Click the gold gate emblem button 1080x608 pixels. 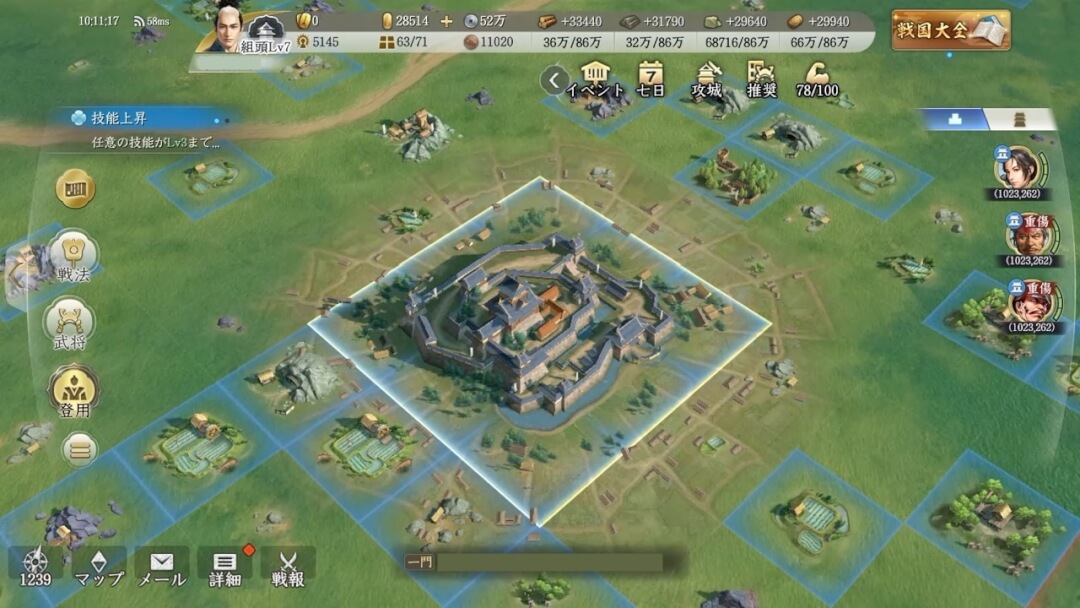coord(75,189)
